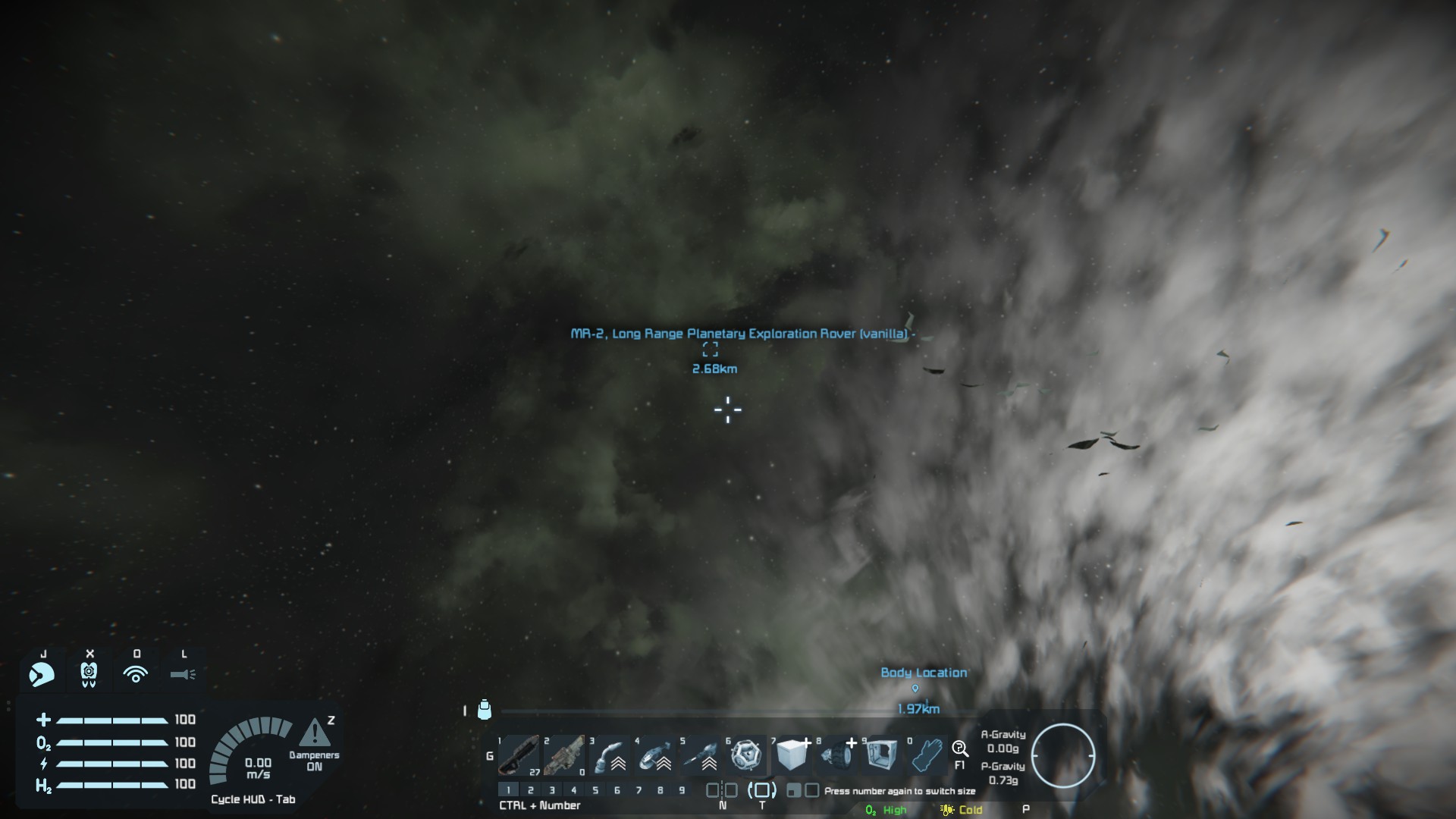Select the glove hand slot
Viewport: 1456px width, 819px height.
point(927,755)
